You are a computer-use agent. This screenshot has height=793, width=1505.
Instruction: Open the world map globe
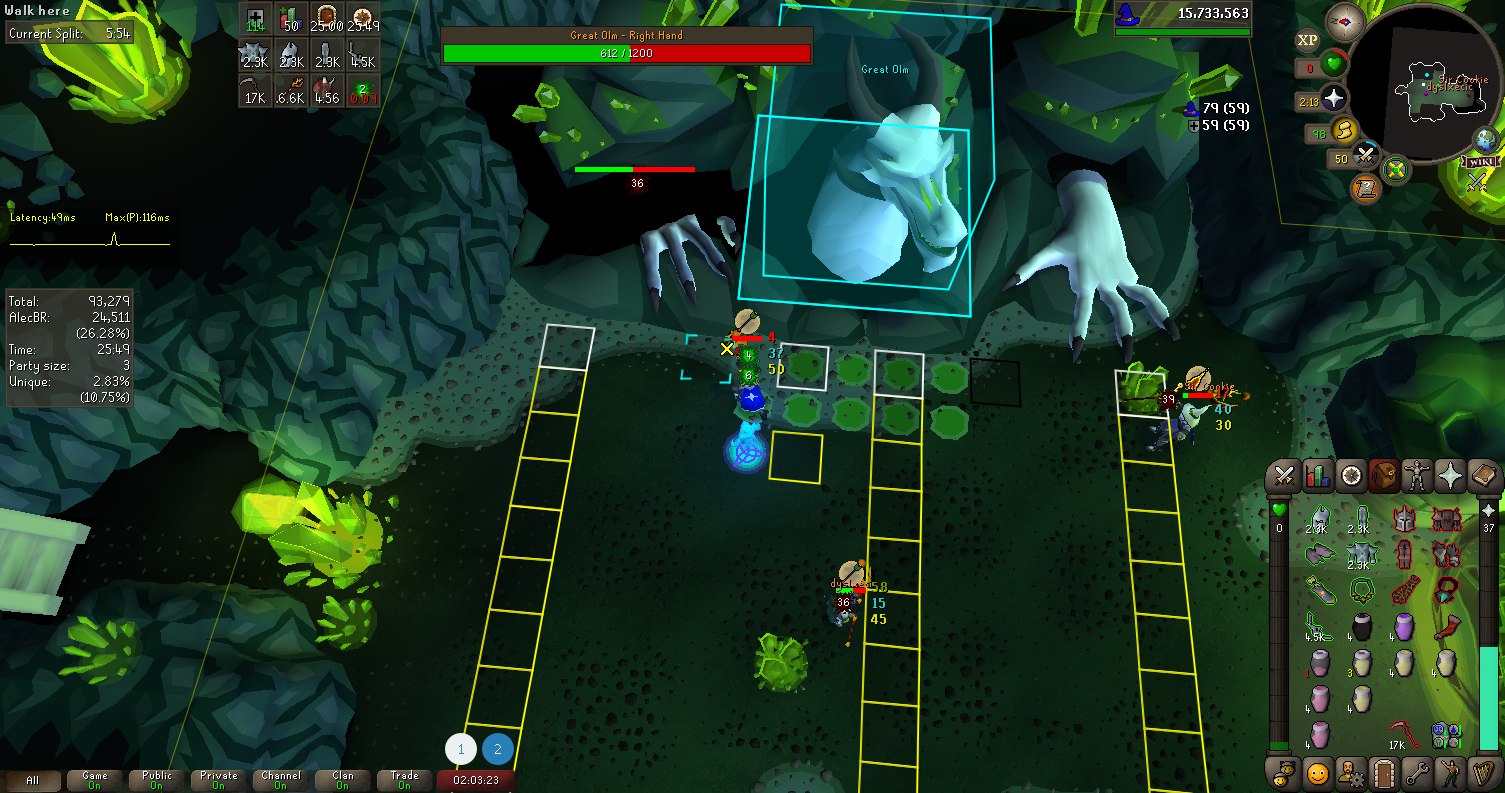point(1485,140)
